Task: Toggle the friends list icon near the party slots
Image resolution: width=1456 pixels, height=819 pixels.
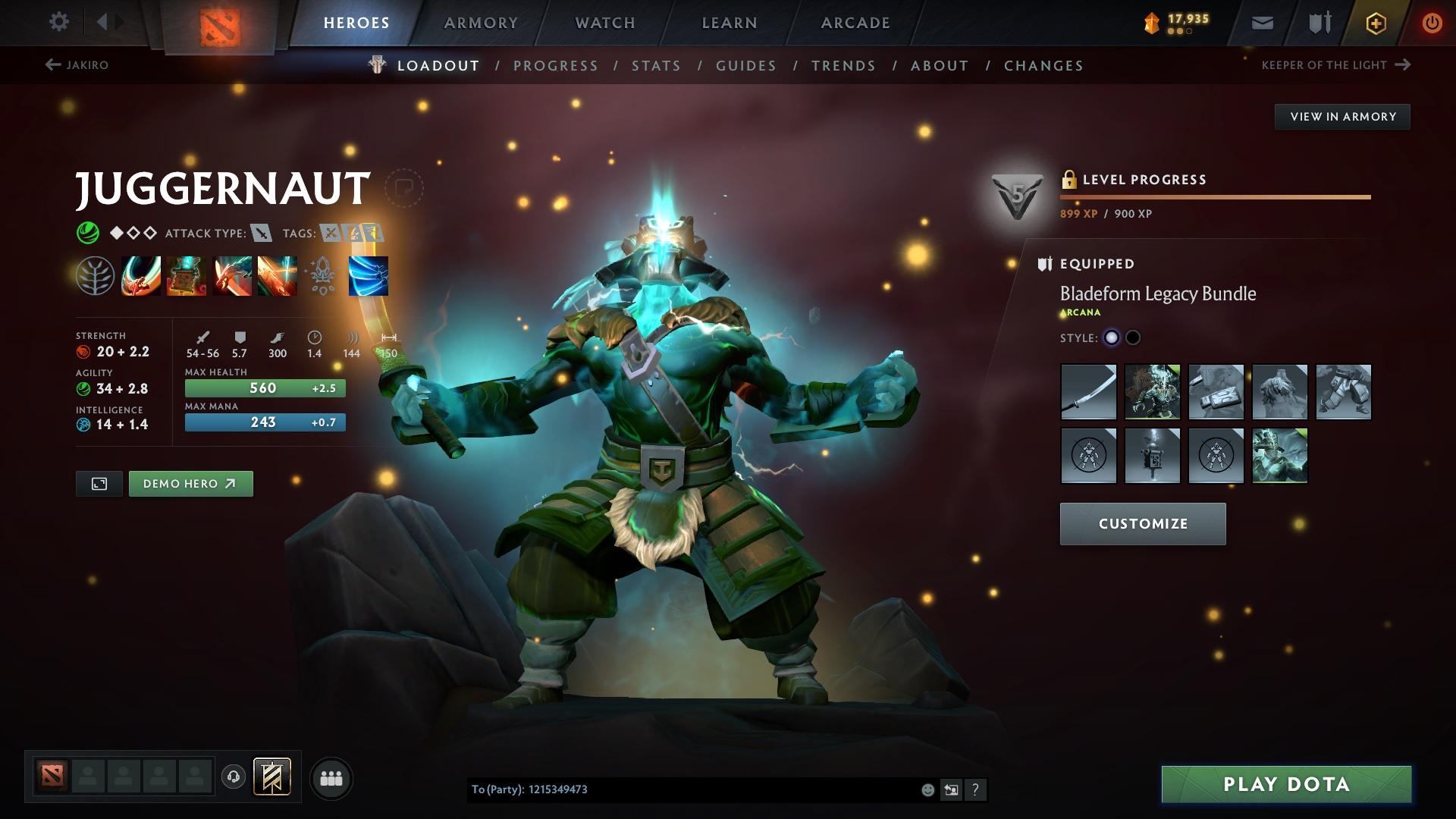Action: pos(331,777)
